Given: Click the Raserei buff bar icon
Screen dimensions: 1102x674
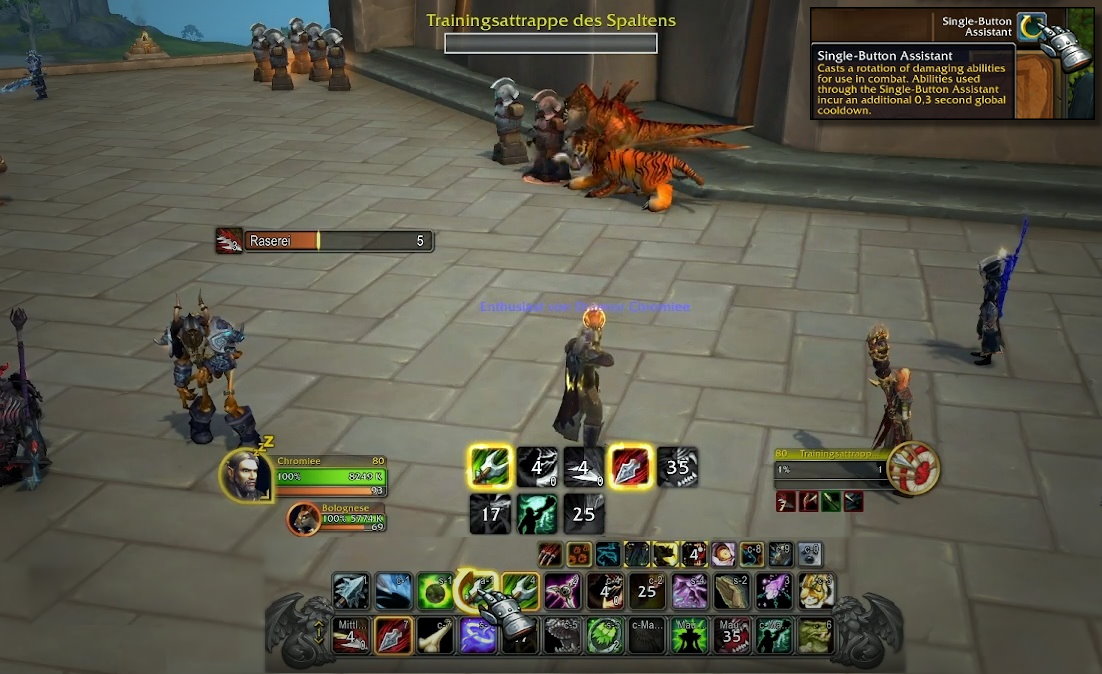Looking at the screenshot, I should pyautogui.click(x=230, y=241).
